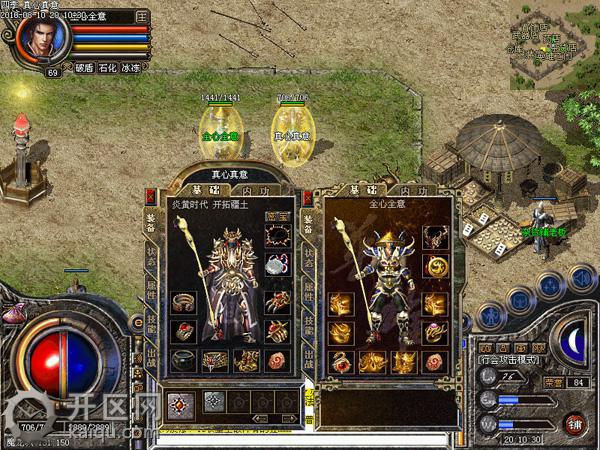The width and height of the screenshot is (600, 450).
Task: Open the 铺 shop button
Action: [574, 423]
